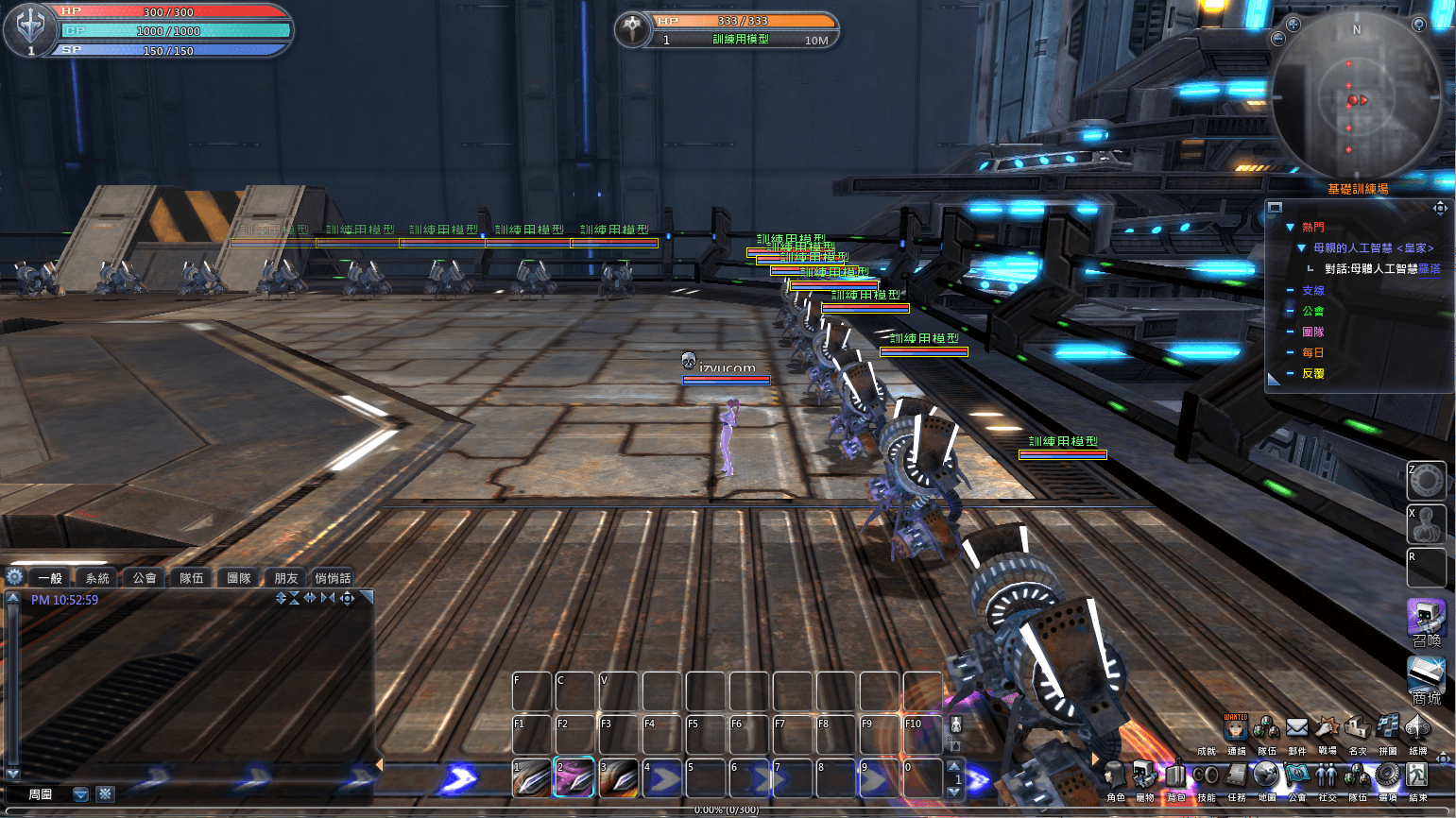Switch to the 系統 chat tab
The height and width of the screenshot is (818, 1456).
[97, 578]
